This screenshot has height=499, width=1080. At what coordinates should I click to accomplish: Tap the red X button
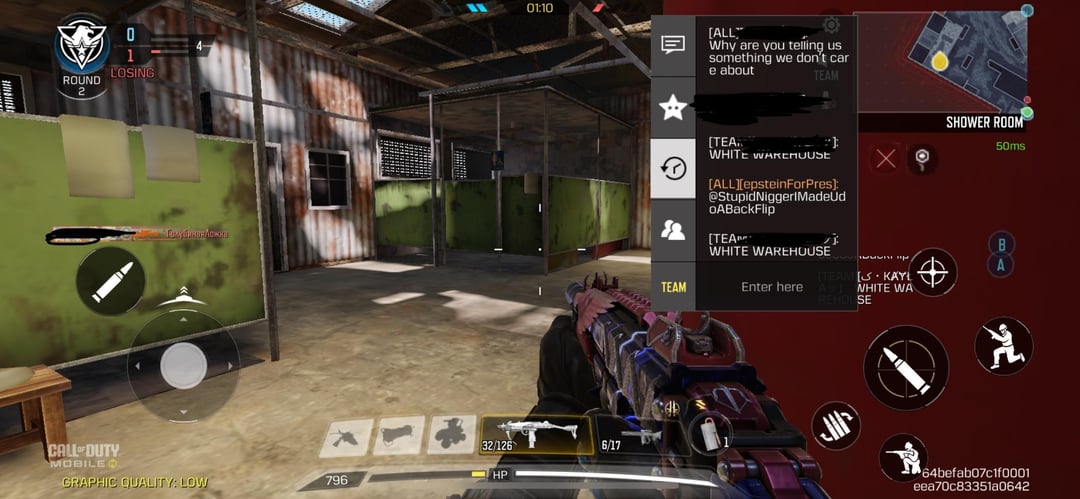[x=885, y=157]
